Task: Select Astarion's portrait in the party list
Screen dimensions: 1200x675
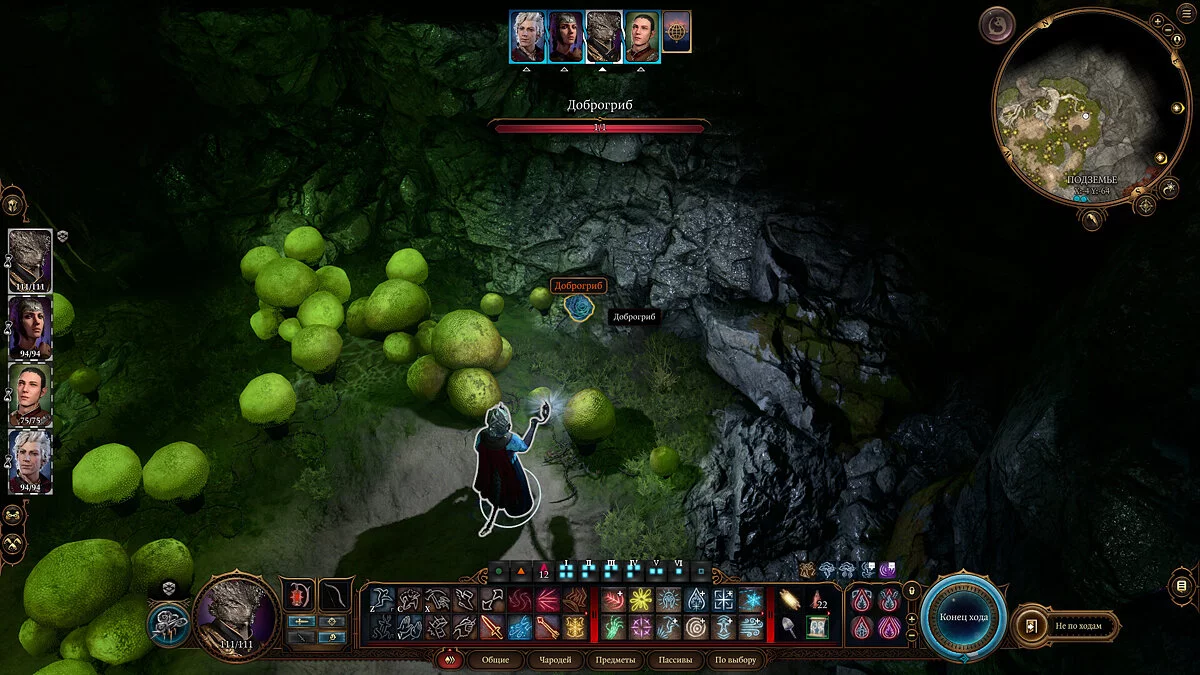Action: pyautogui.click(x=29, y=456)
